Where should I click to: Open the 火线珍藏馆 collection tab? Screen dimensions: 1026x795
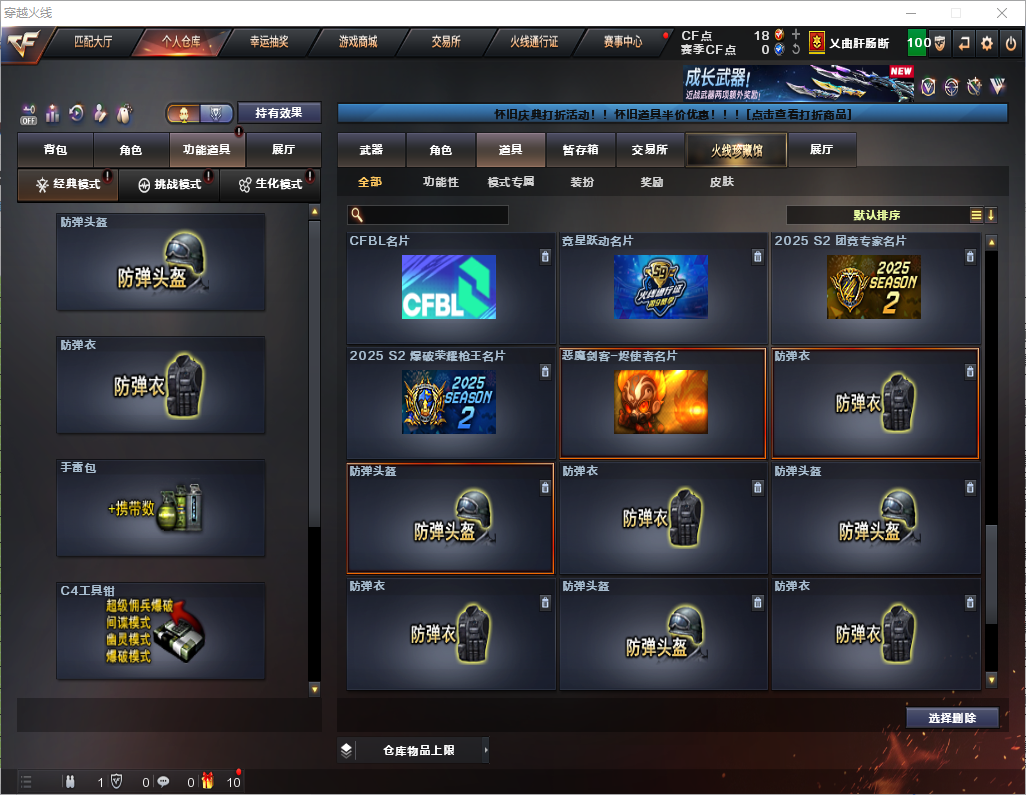[x=736, y=150]
